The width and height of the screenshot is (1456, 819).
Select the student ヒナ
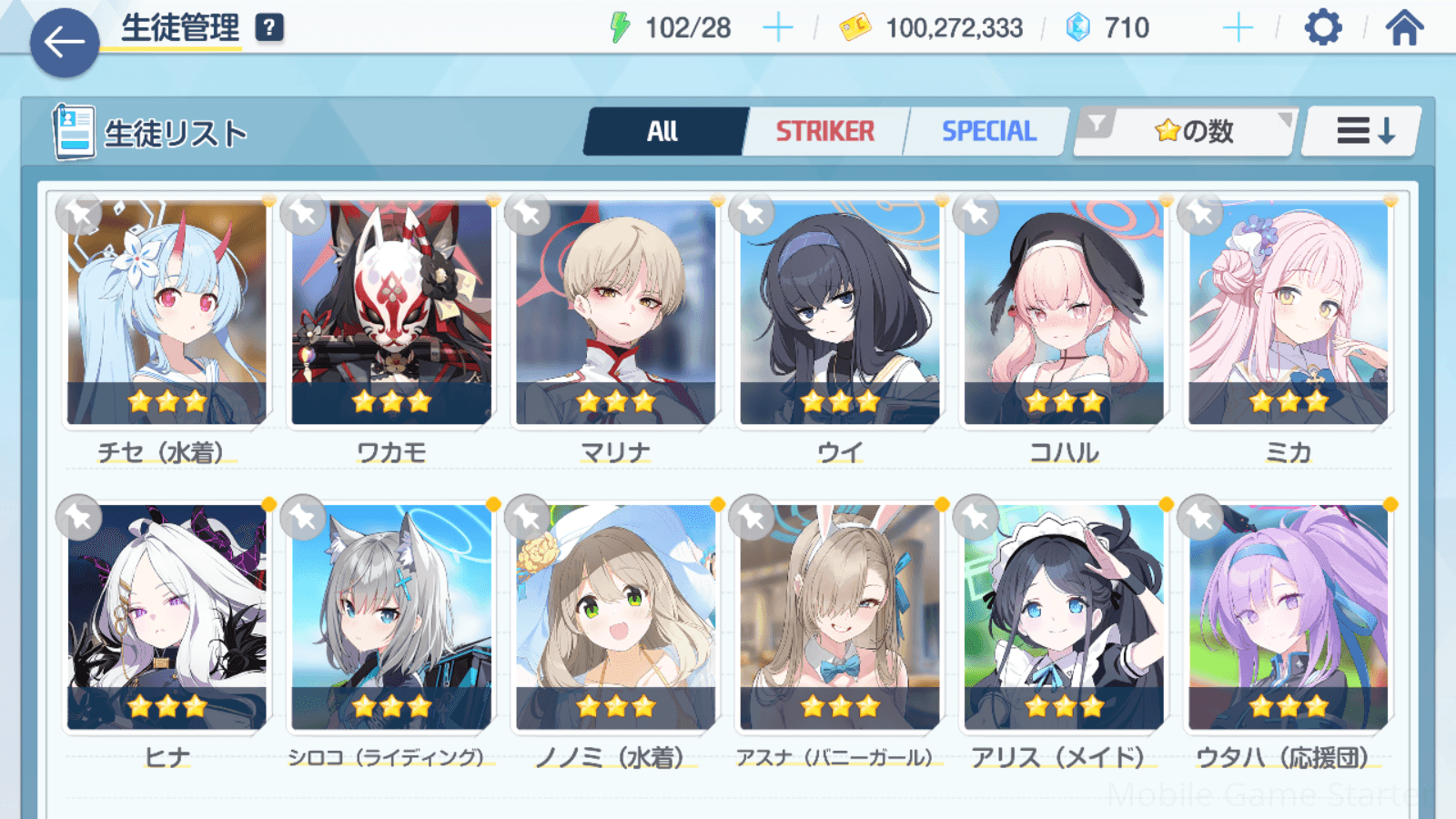tap(167, 616)
